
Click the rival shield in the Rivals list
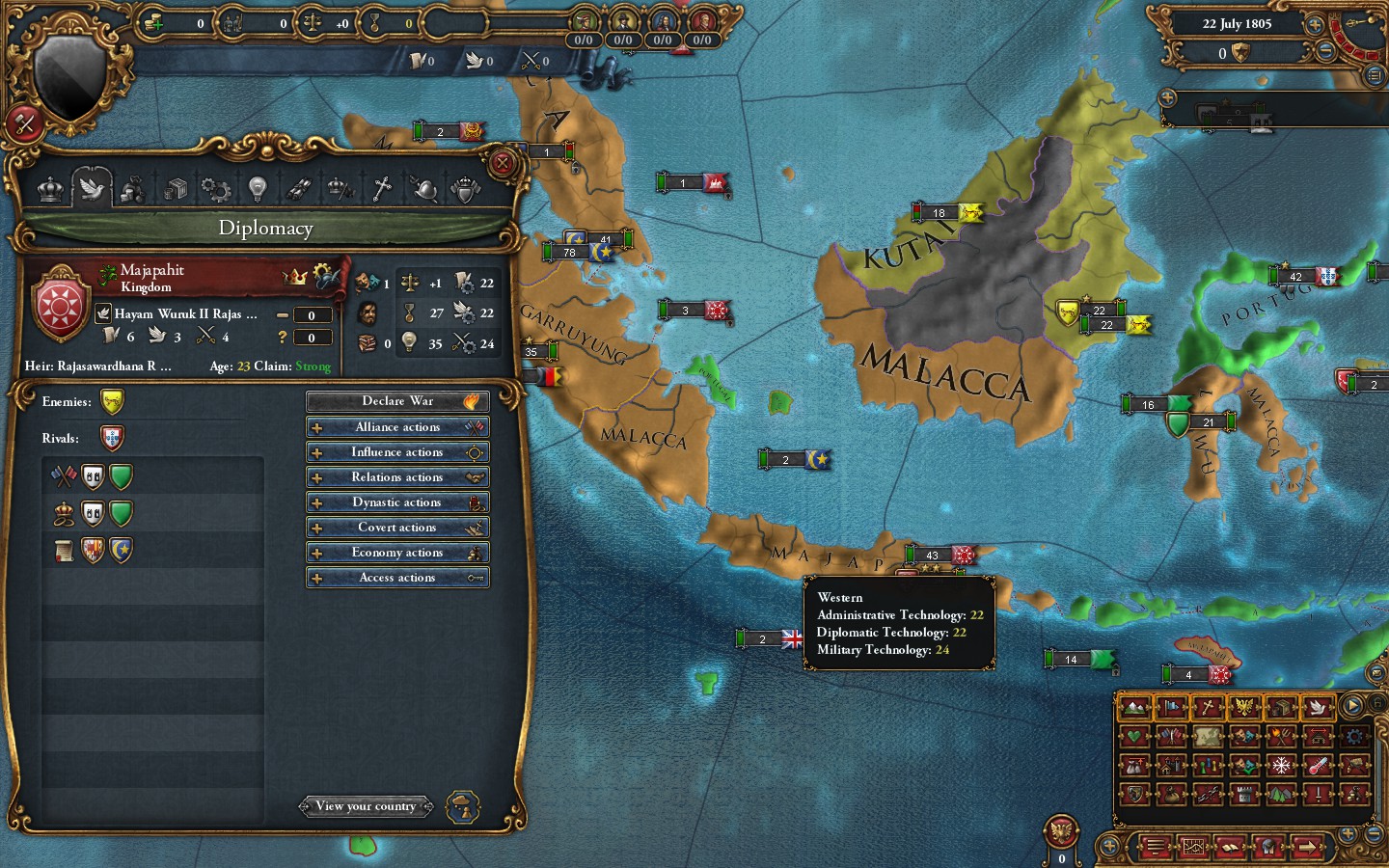pyautogui.click(x=112, y=437)
